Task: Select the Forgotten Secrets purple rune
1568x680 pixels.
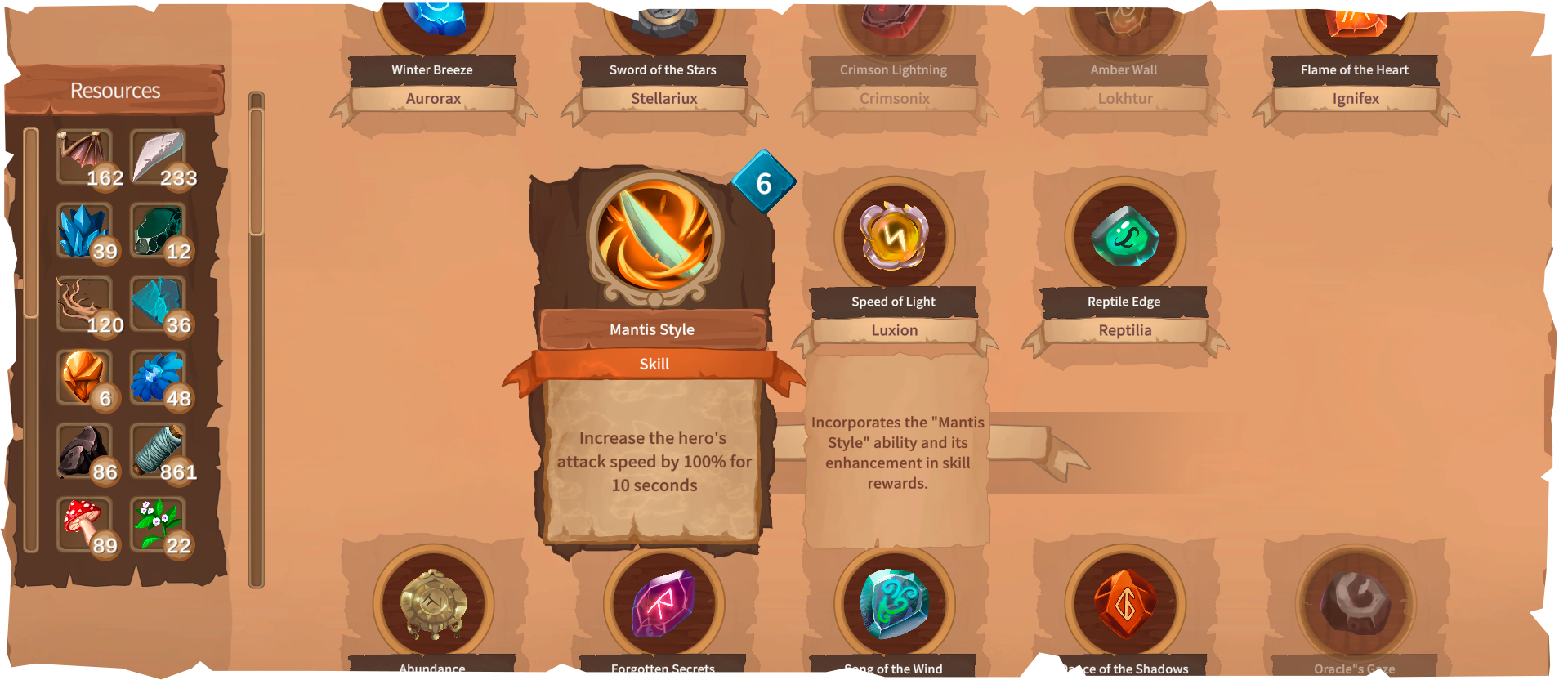Action: [x=663, y=605]
